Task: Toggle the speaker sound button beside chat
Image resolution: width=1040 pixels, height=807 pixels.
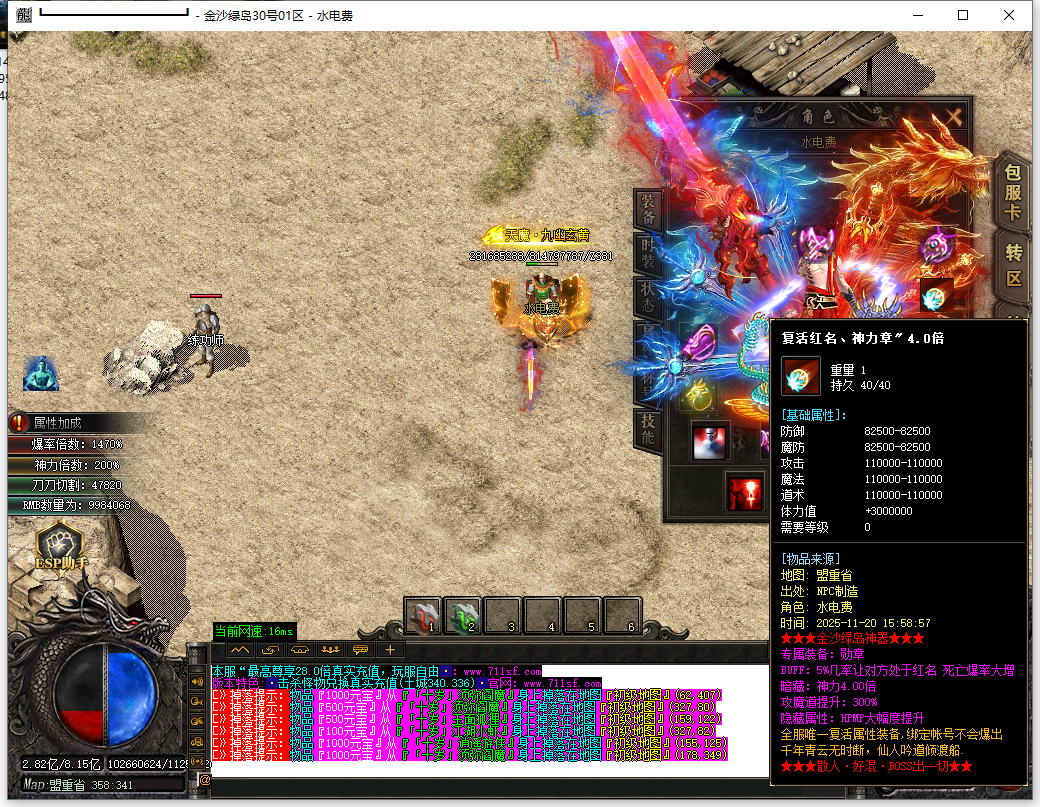Action: [x=199, y=681]
